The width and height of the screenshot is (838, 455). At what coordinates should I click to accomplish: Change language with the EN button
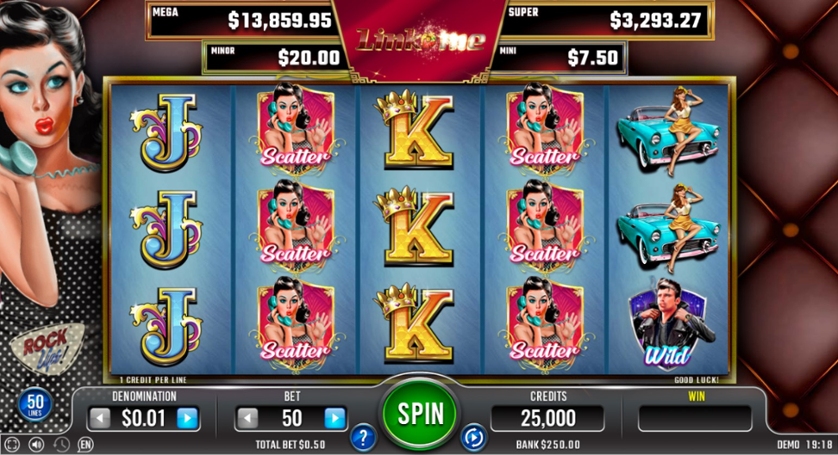click(x=85, y=444)
